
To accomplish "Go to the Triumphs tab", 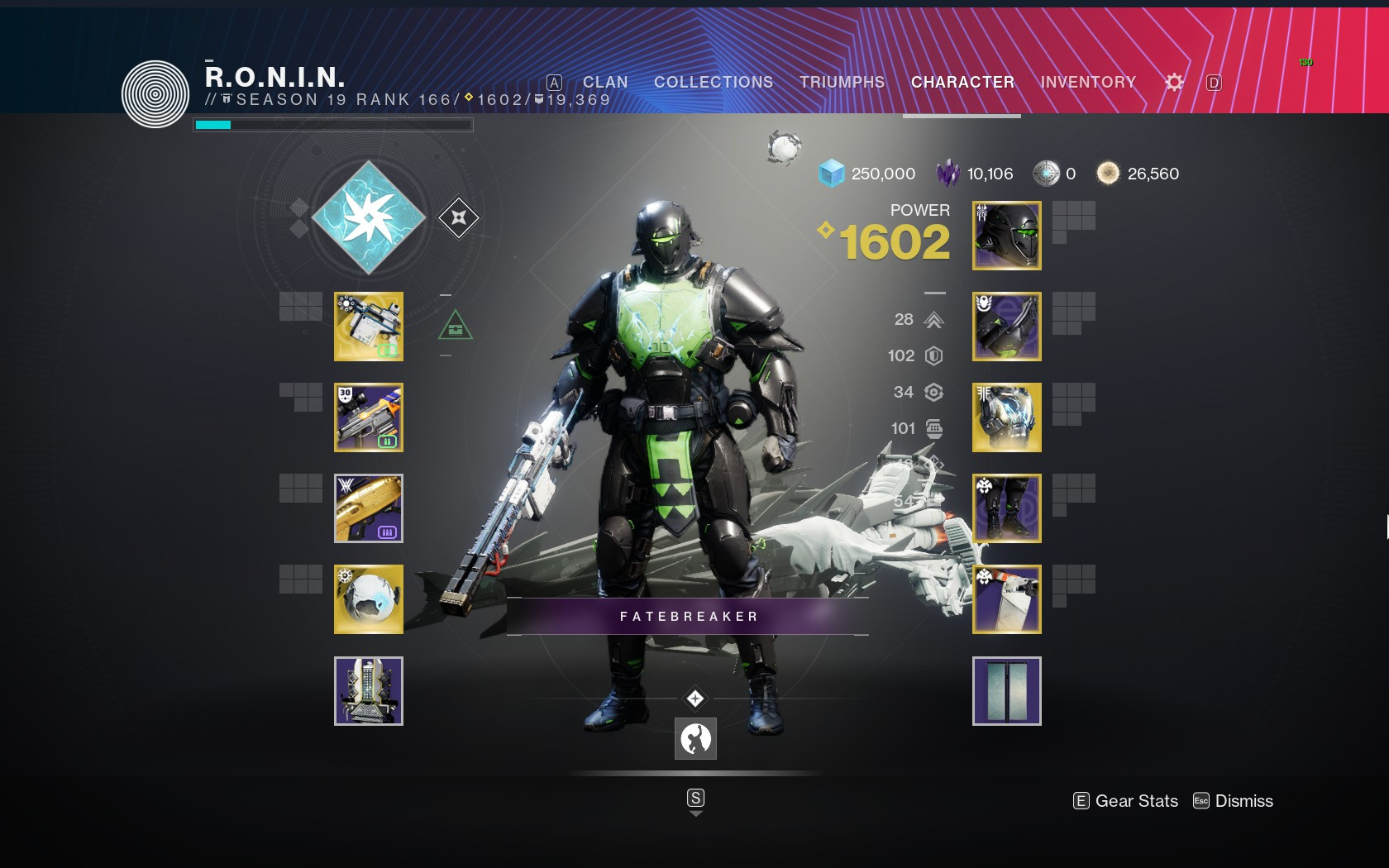I will (x=842, y=83).
